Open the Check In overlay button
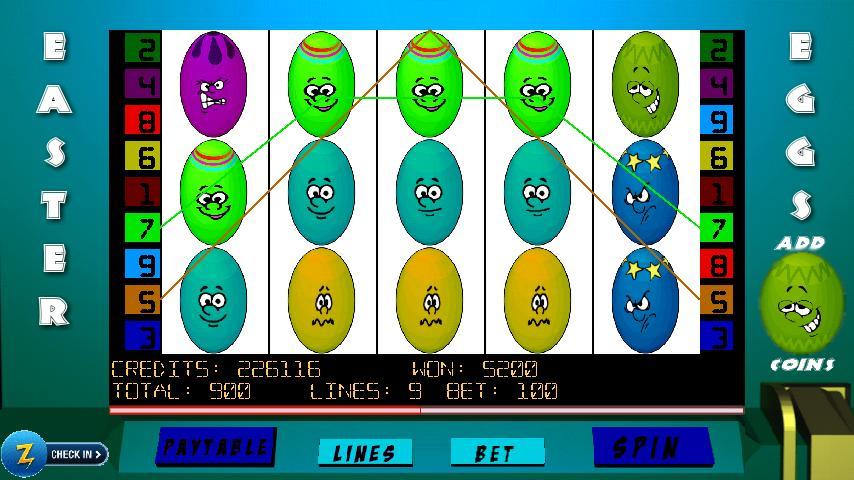This screenshot has width=854, height=480. click(55, 454)
